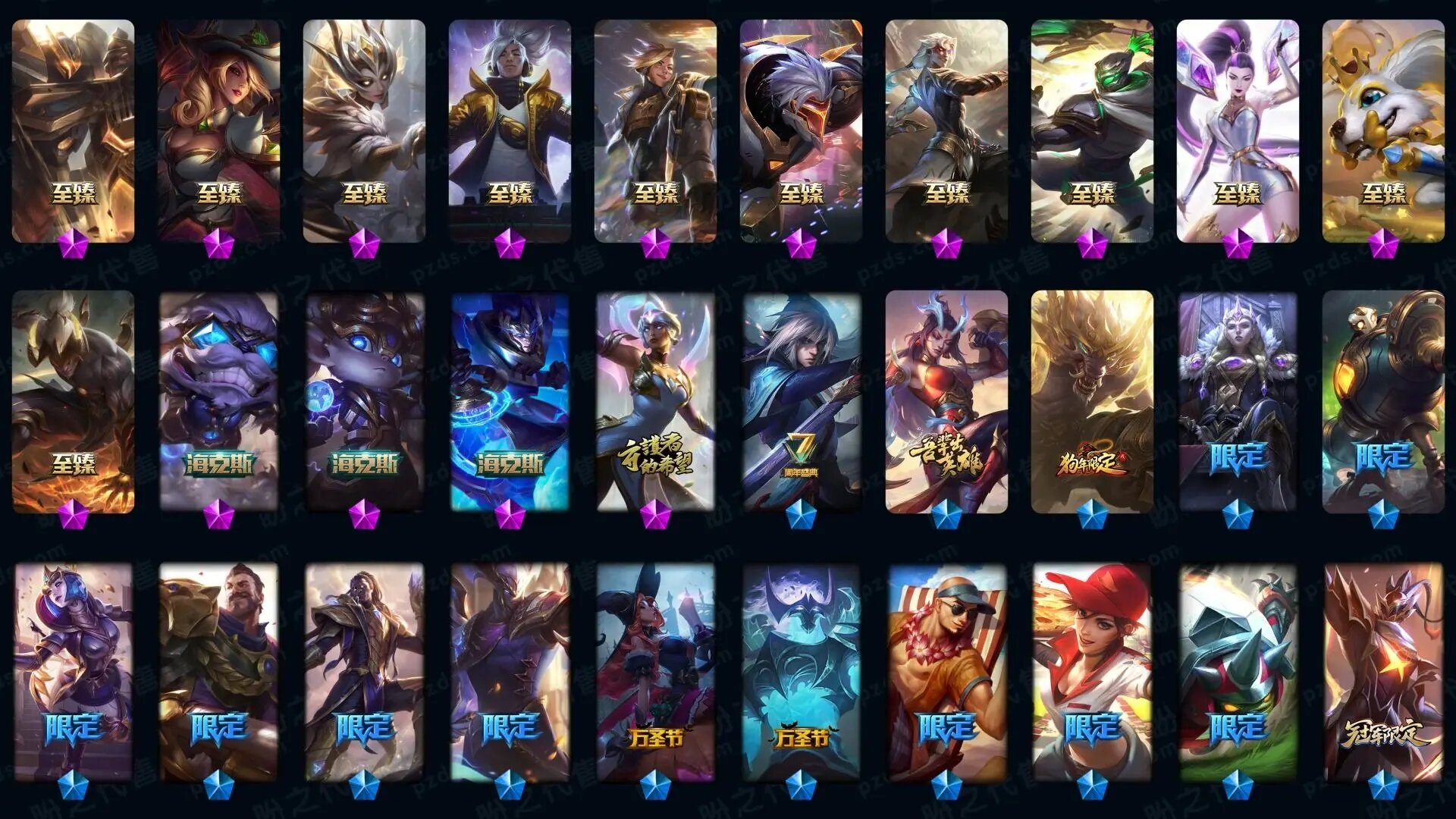This screenshot has width=1456, height=819.
Task: Open the green-eyed dark ninja skin card
Action: coord(1092,130)
